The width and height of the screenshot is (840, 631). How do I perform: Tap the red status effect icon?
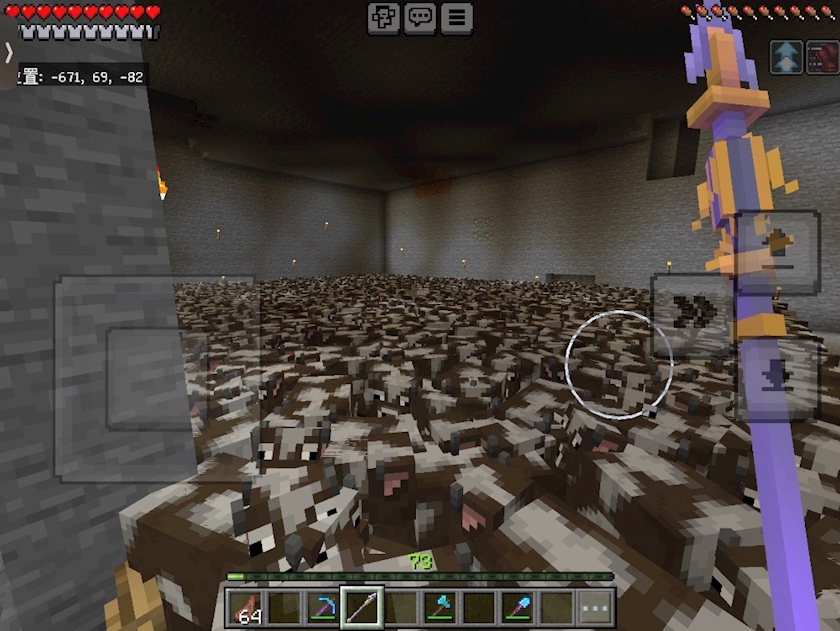coord(822,57)
